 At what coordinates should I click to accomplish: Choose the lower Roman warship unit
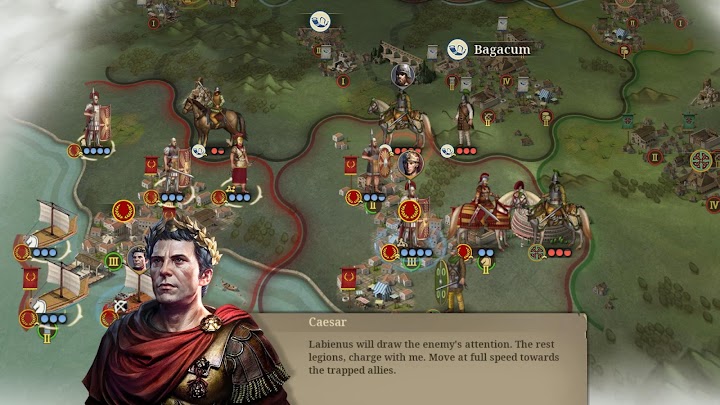(x=60, y=290)
